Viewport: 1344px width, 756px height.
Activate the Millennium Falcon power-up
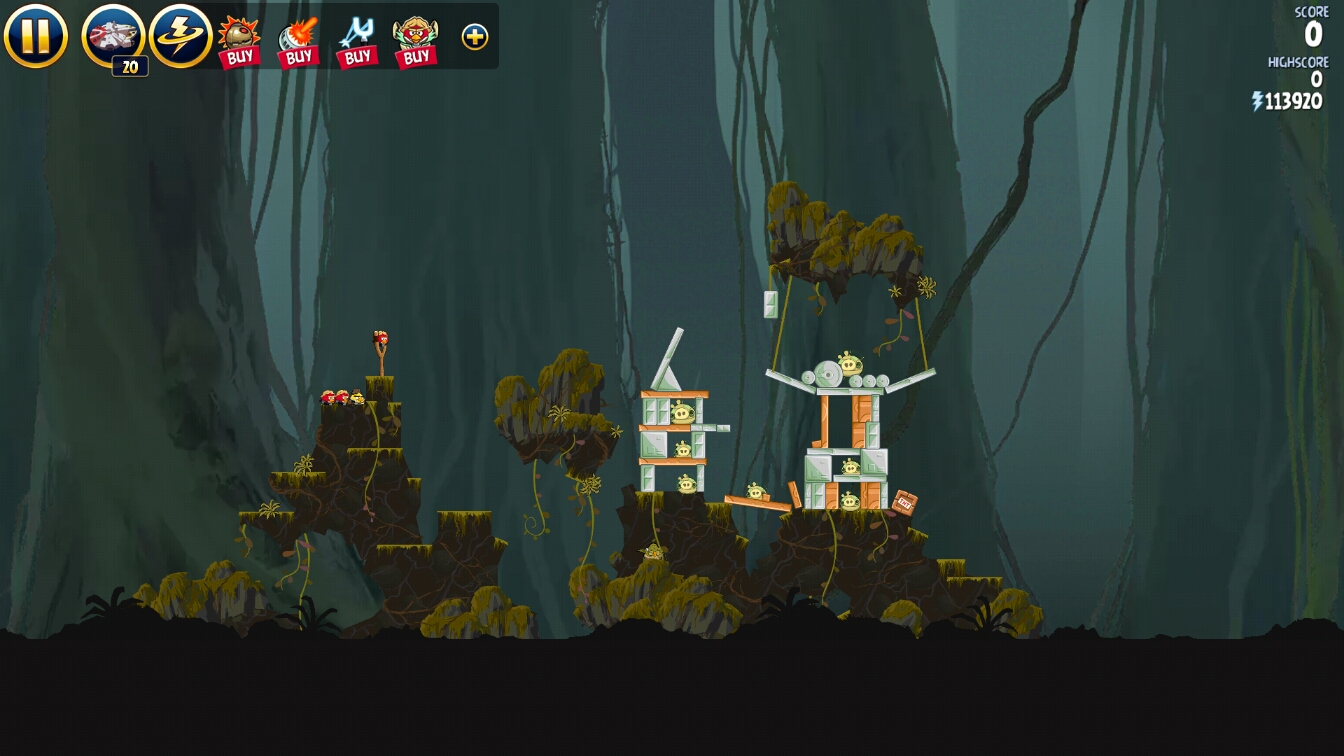point(113,36)
